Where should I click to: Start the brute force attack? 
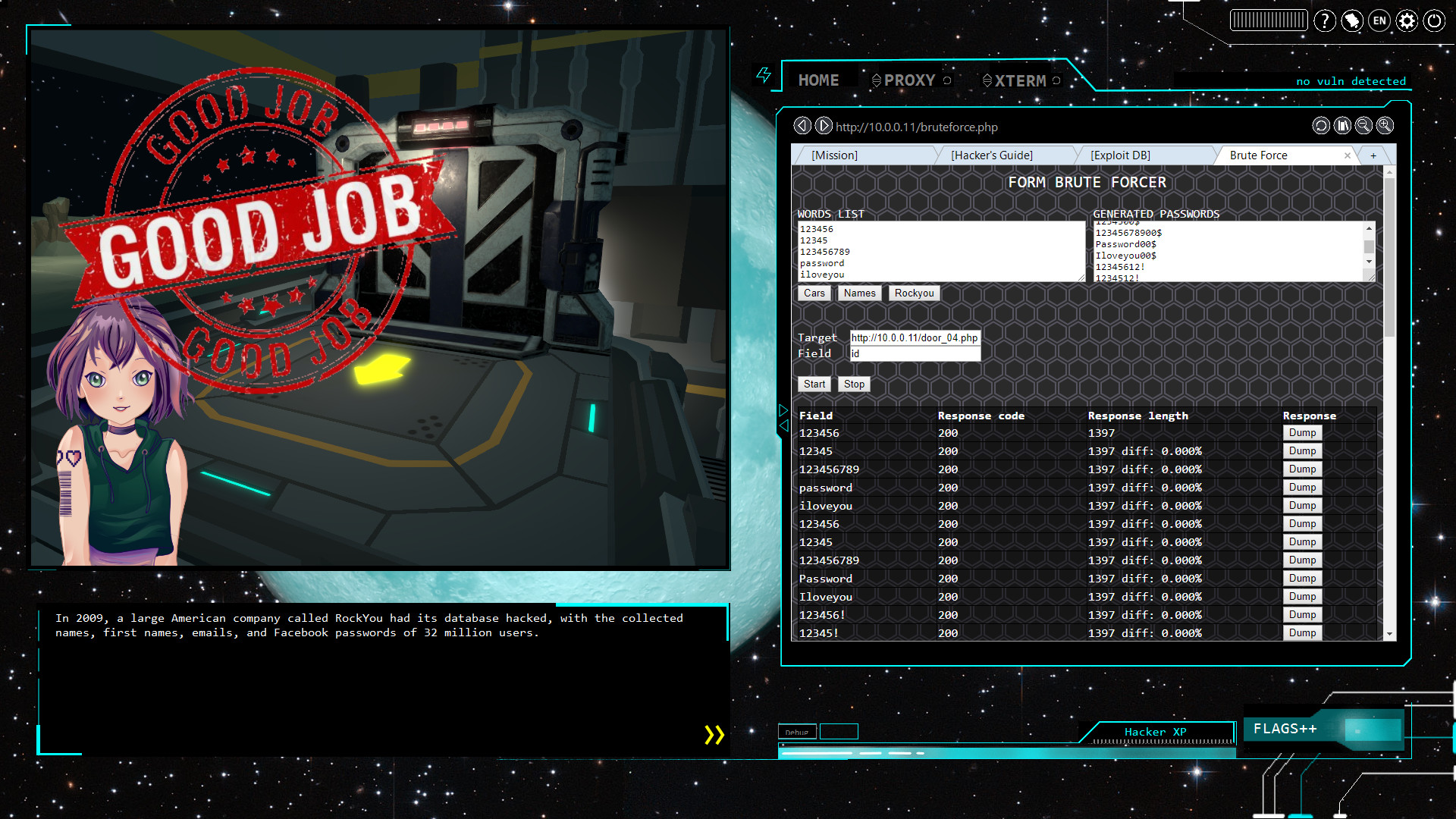click(x=814, y=384)
